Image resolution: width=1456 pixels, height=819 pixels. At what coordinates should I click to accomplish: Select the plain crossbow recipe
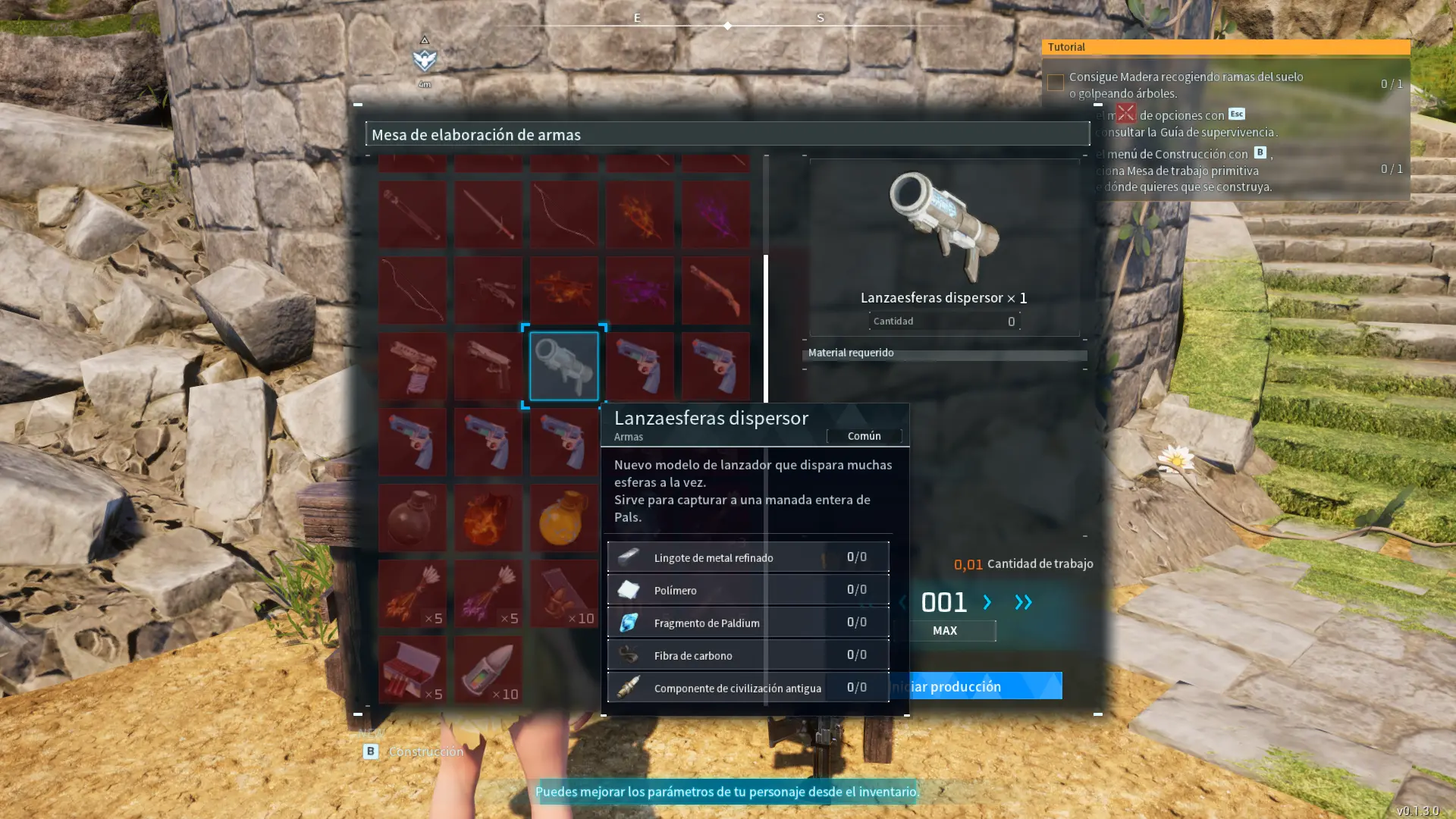(x=488, y=290)
